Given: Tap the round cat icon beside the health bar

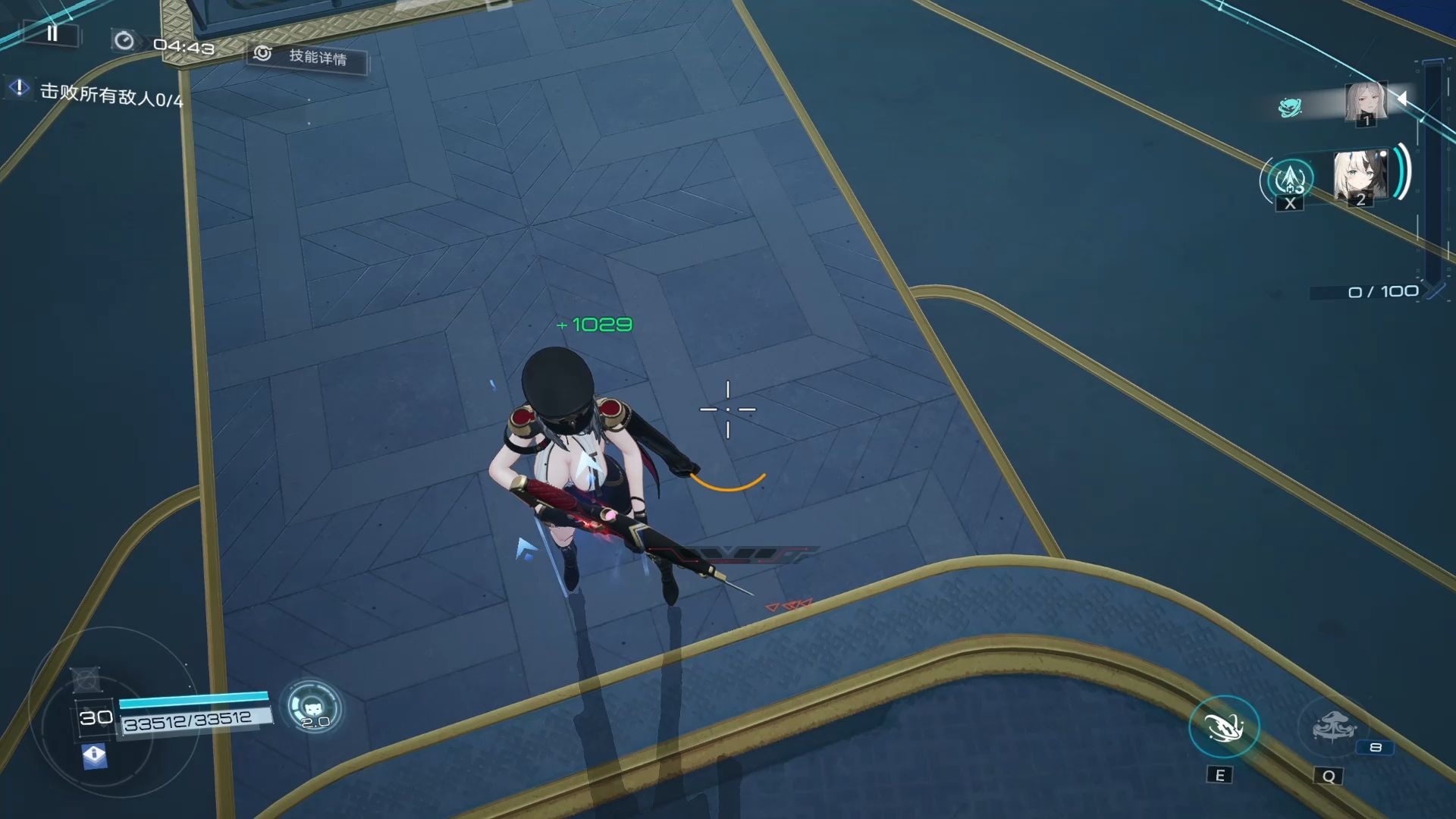Looking at the screenshot, I should [312, 707].
